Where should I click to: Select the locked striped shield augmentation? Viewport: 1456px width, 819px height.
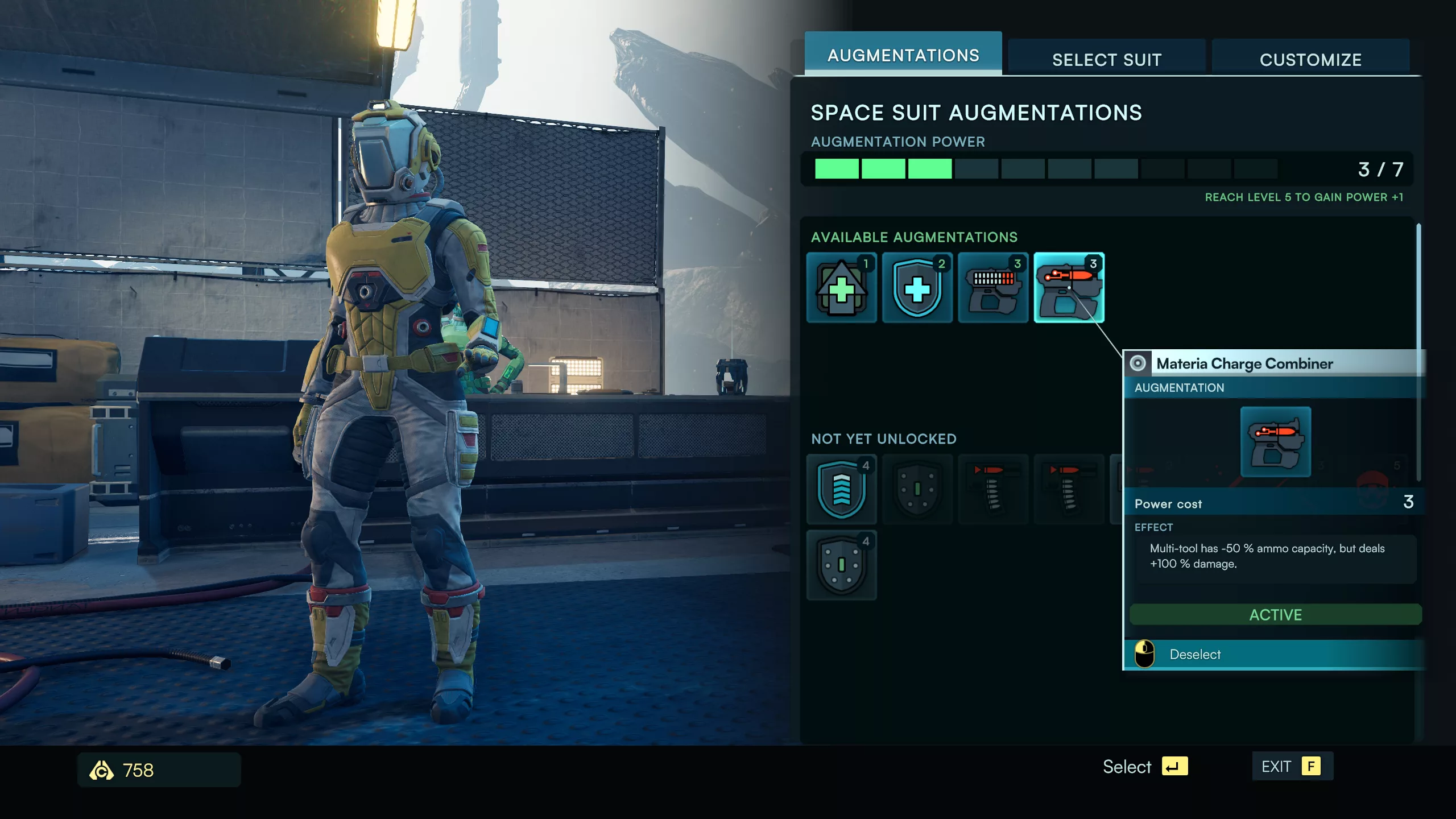[x=841, y=489]
